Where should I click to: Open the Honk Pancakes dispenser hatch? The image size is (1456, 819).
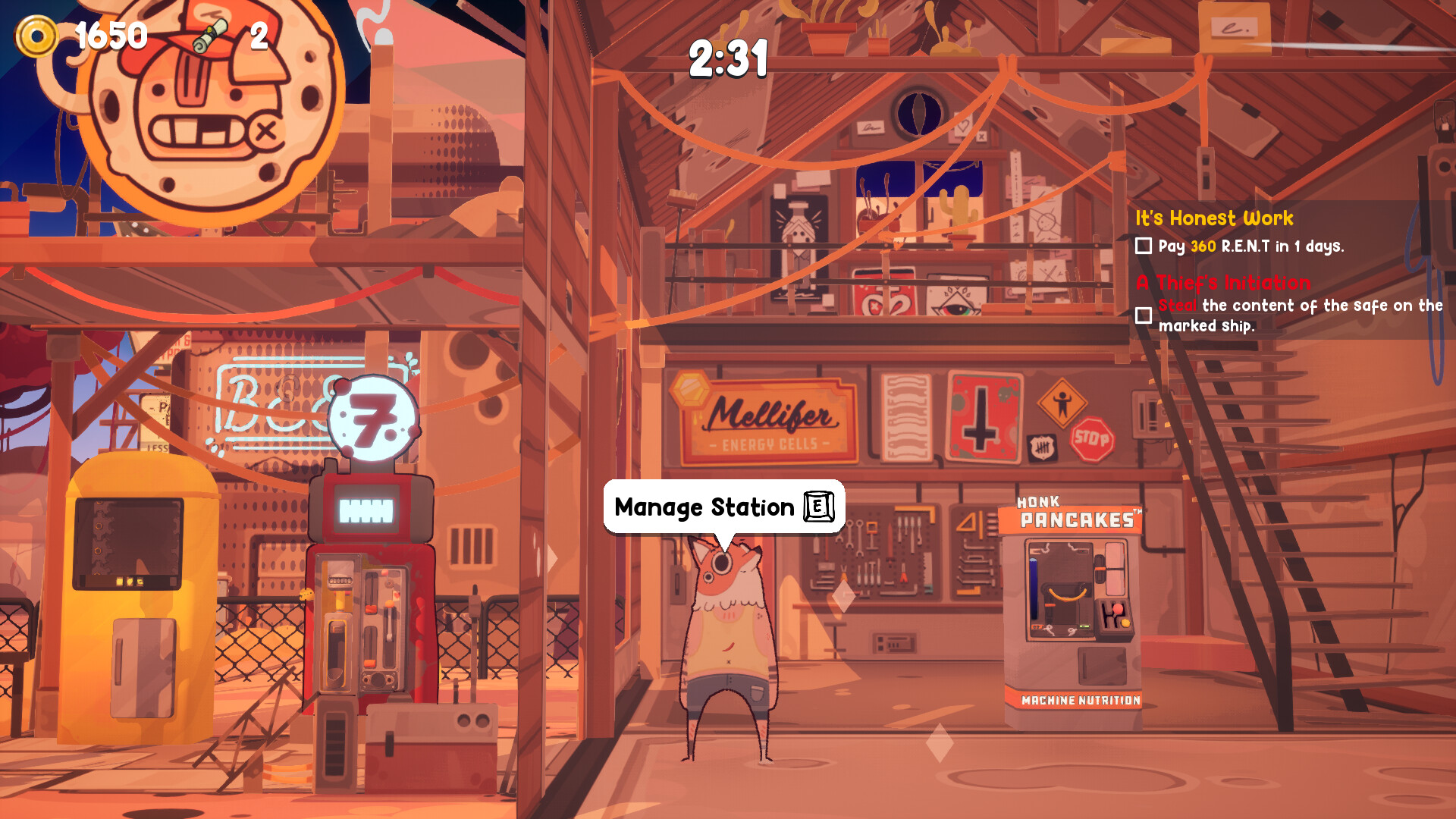[1103, 664]
